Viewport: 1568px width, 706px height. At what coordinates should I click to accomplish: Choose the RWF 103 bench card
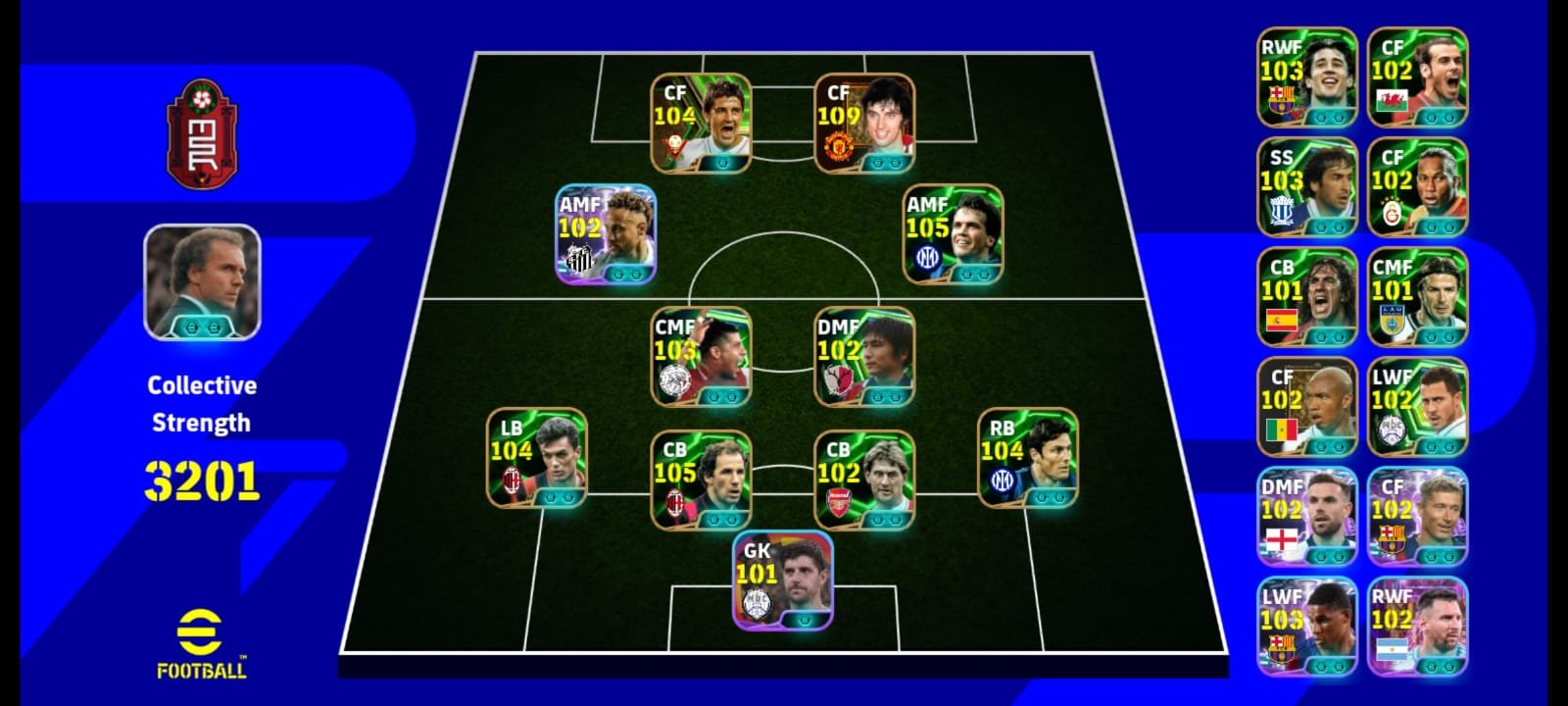(1307, 77)
